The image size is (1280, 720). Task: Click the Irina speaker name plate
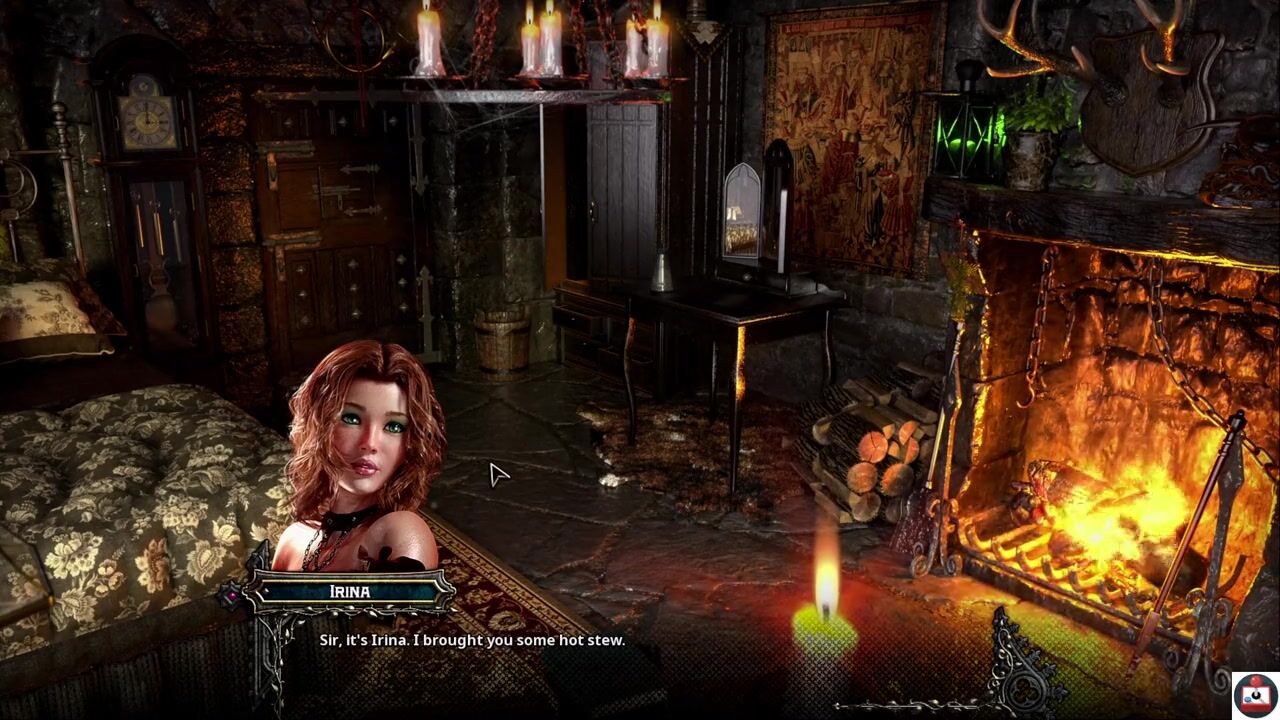(350, 592)
